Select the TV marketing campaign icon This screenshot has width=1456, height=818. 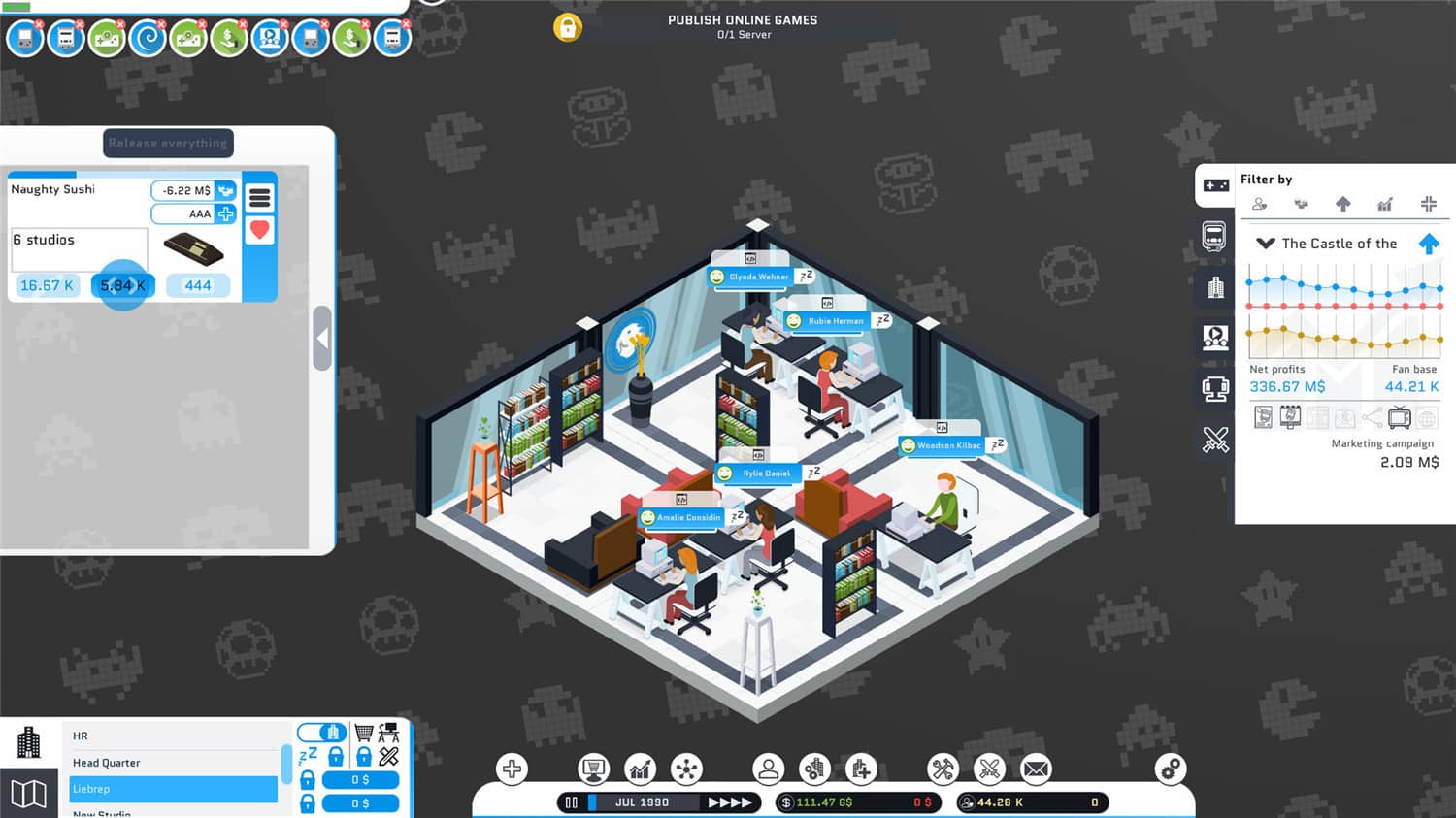[x=1399, y=418]
